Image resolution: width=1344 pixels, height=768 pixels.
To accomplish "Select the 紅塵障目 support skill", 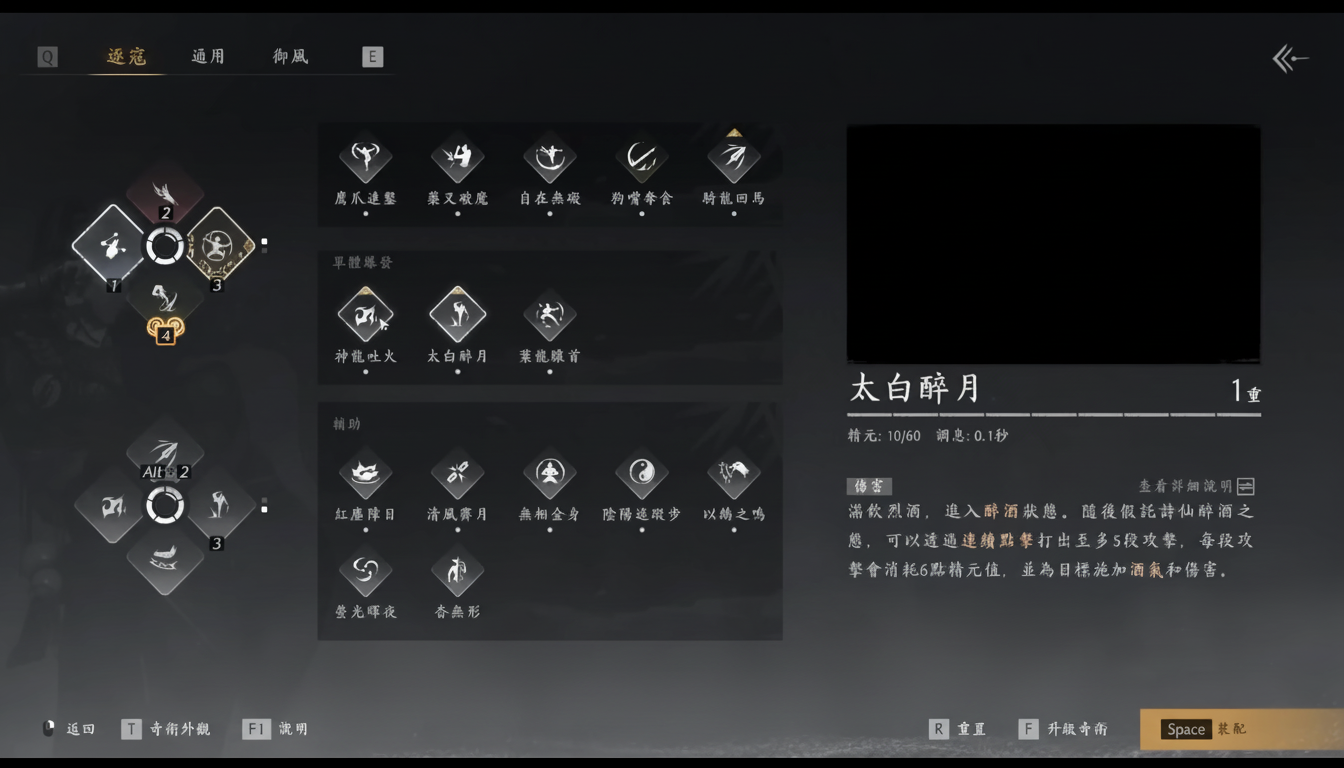I will (365, 475).
